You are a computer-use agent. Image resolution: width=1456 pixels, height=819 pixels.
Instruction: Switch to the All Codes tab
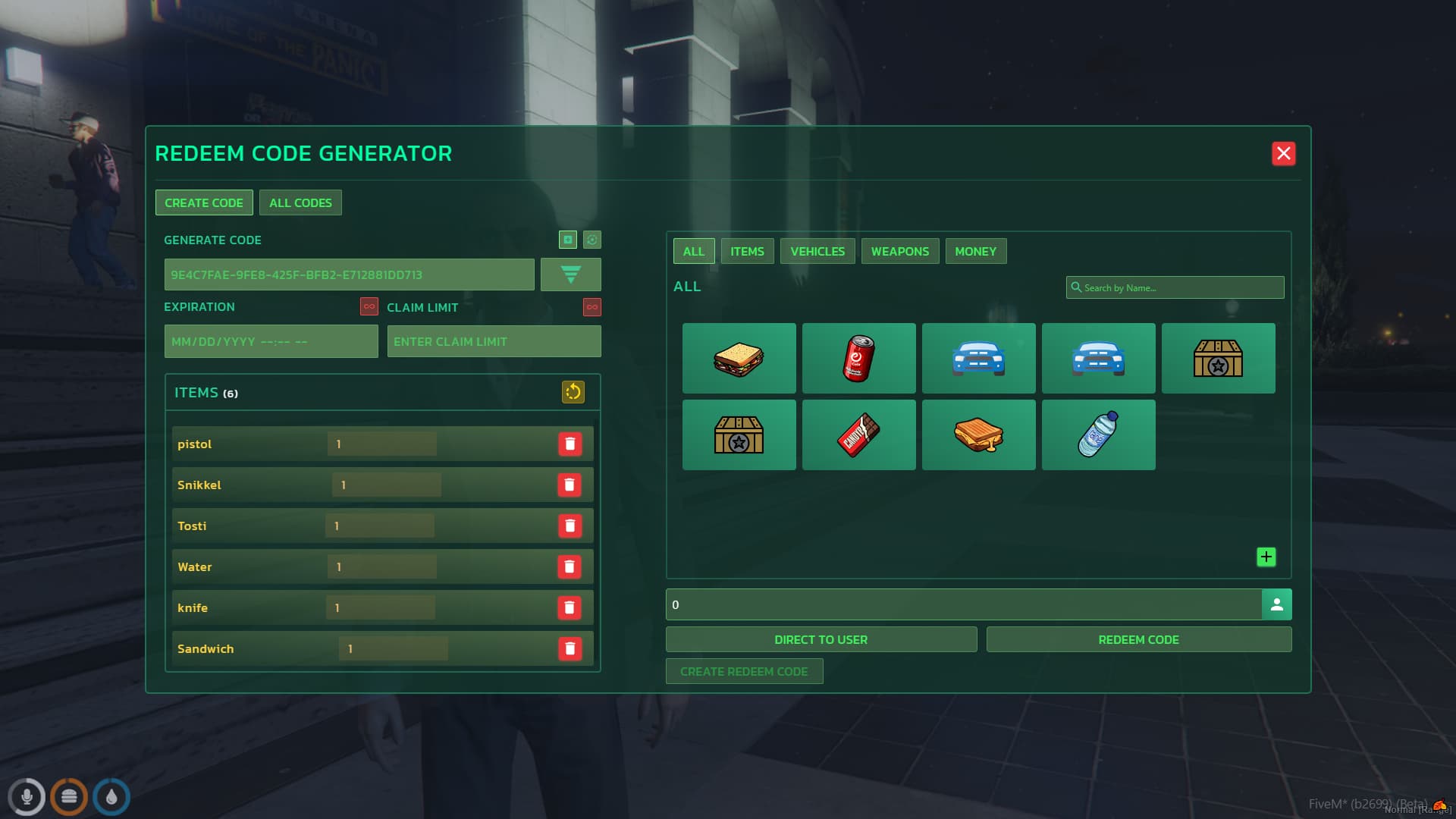pos(300,203)
